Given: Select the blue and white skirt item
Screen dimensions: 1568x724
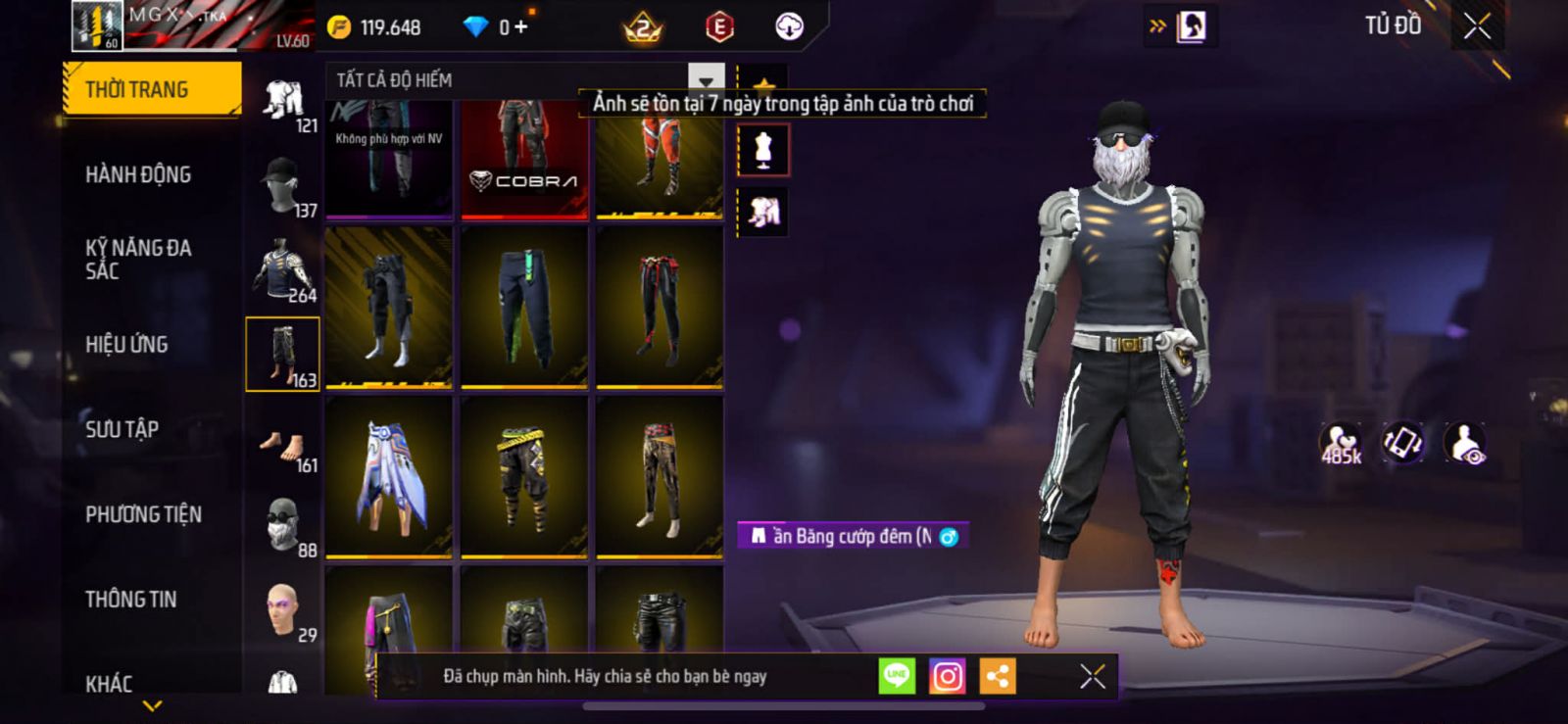Looking at the screenshot, I should (x=389, y=477).
